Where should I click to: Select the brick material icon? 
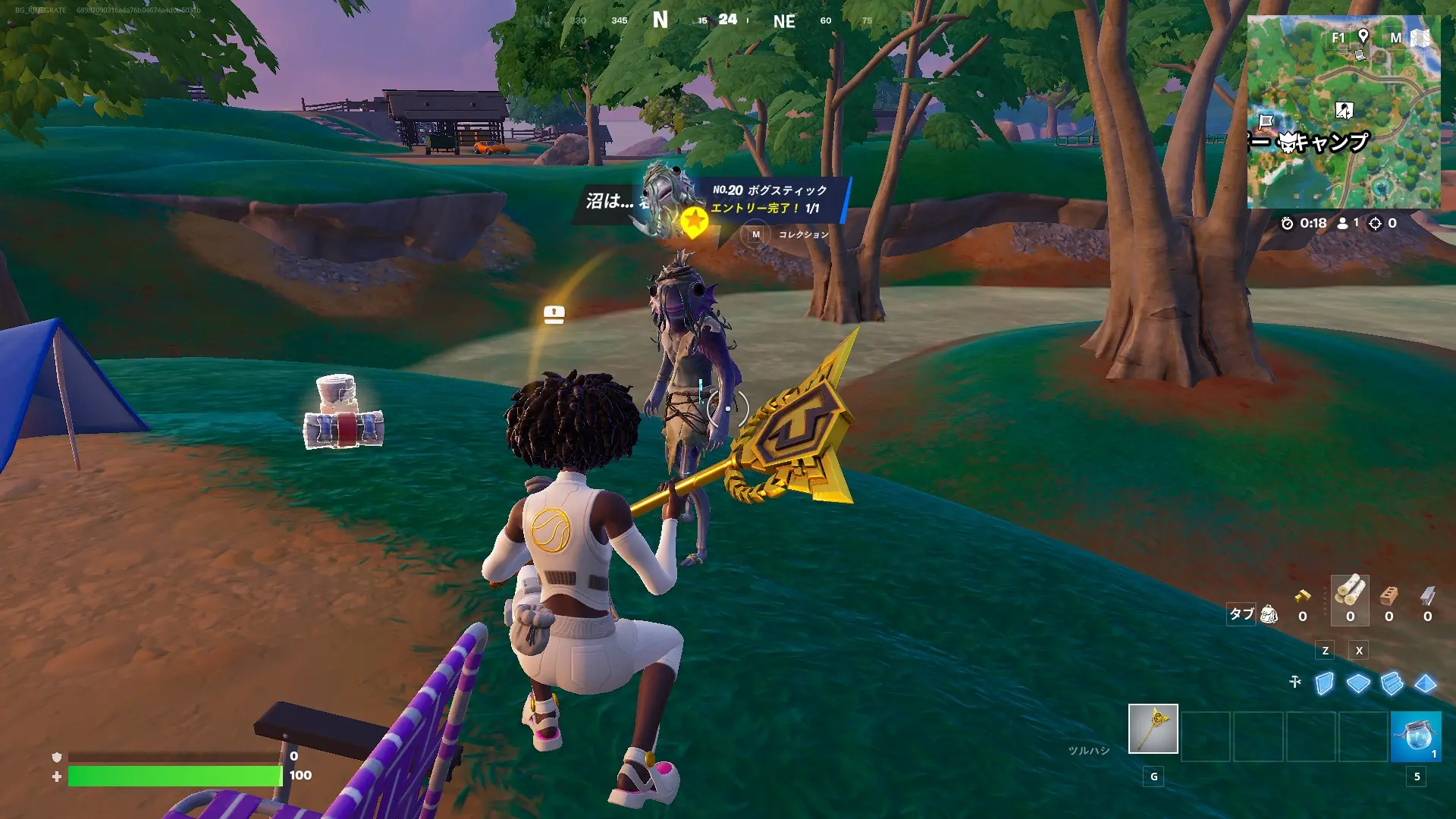point(1389,595)
